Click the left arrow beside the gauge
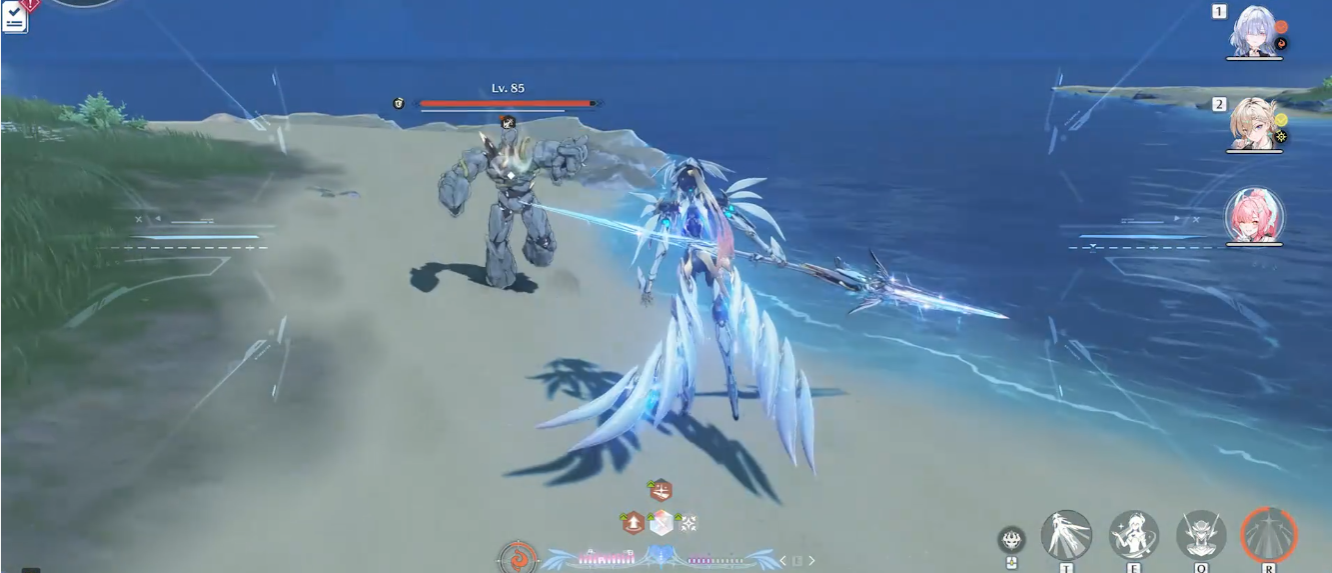1332x573 pixels. pos(783,561)
